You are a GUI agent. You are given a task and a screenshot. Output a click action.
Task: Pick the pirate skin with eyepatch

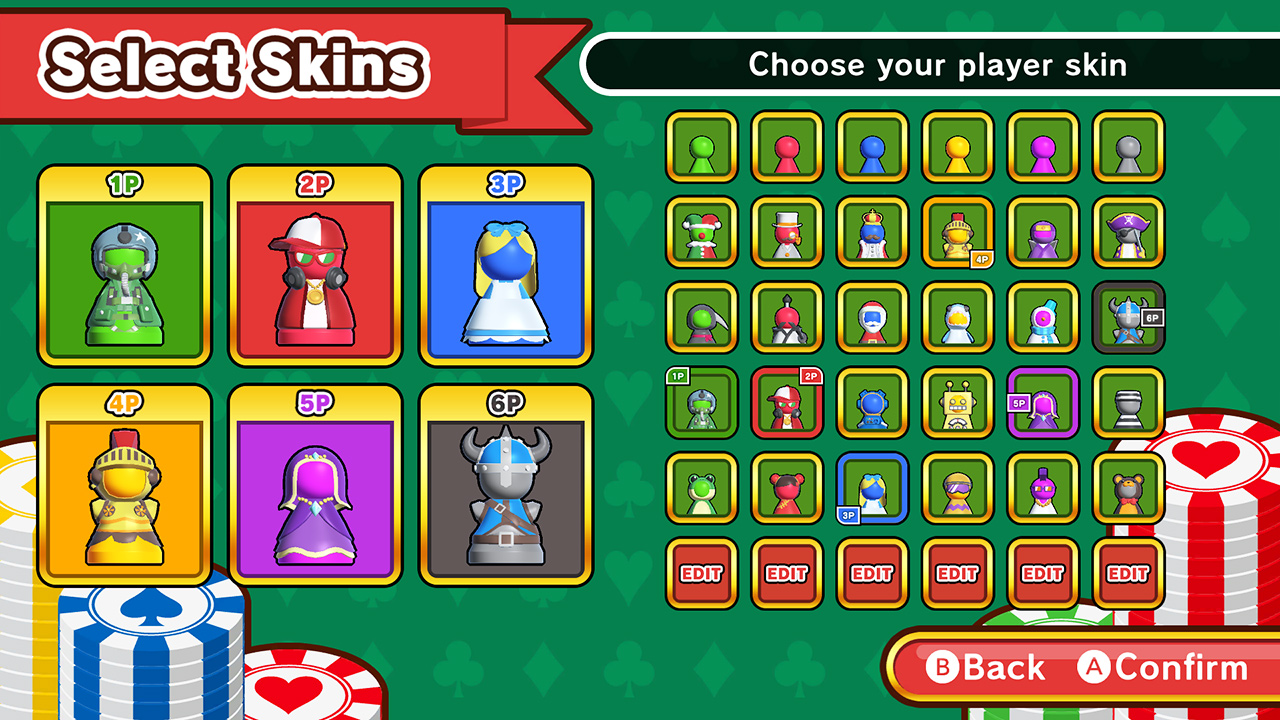(1128, 232)
